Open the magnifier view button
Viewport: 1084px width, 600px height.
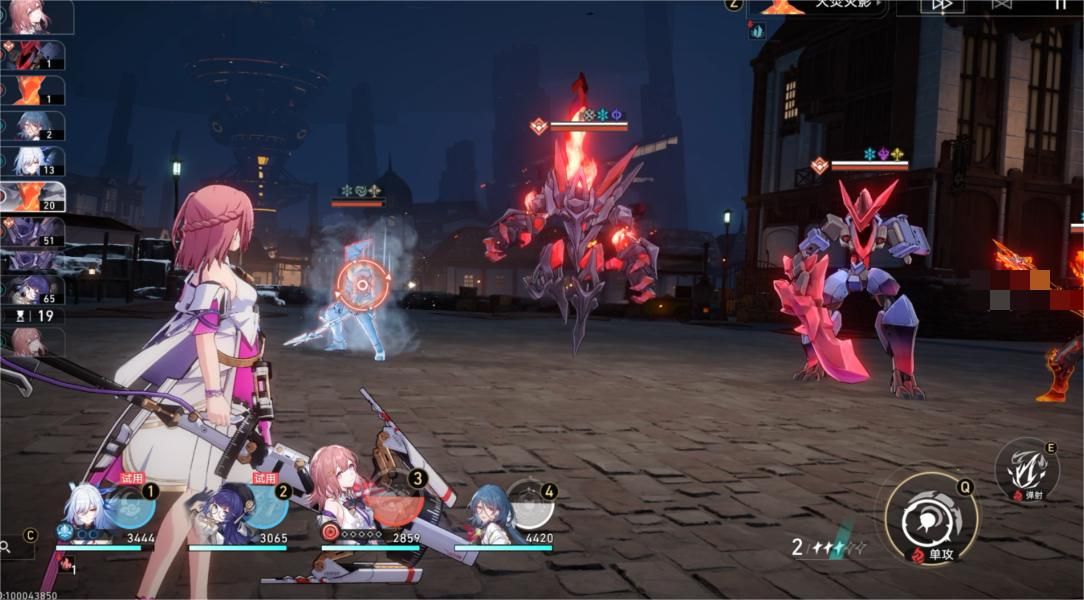click(8, 547)
